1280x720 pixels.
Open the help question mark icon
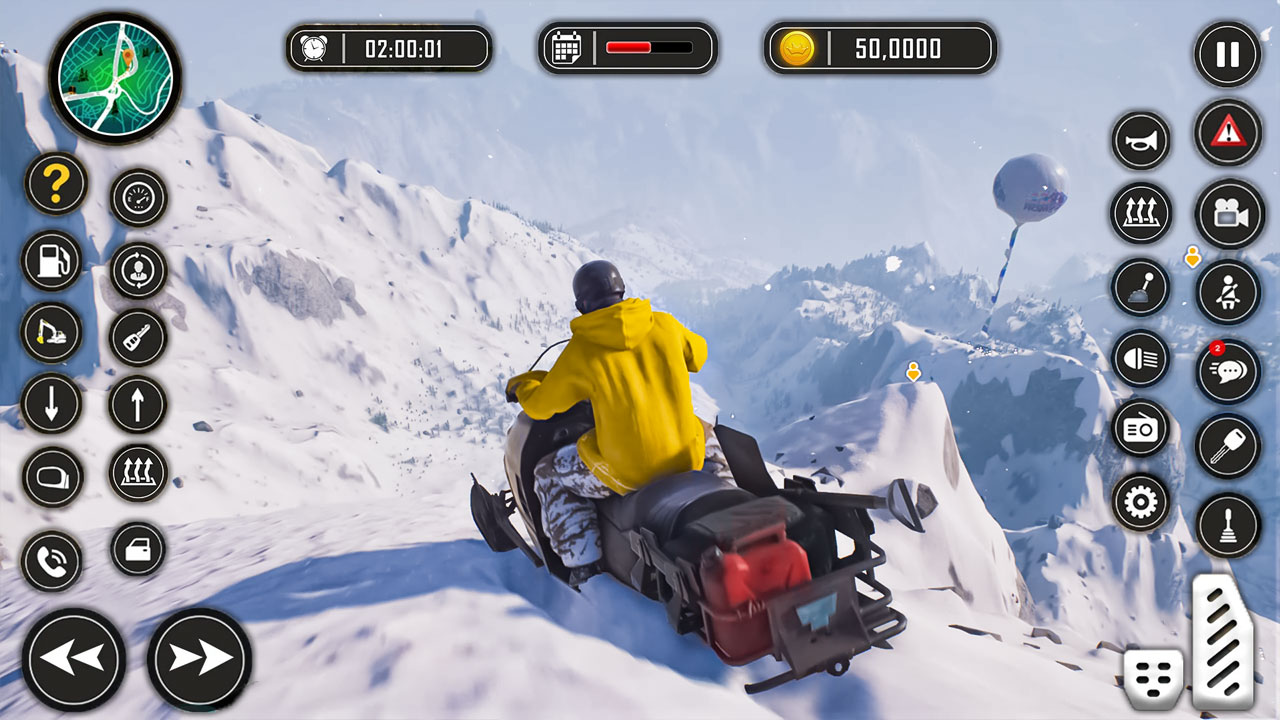[x=53, y=182]
